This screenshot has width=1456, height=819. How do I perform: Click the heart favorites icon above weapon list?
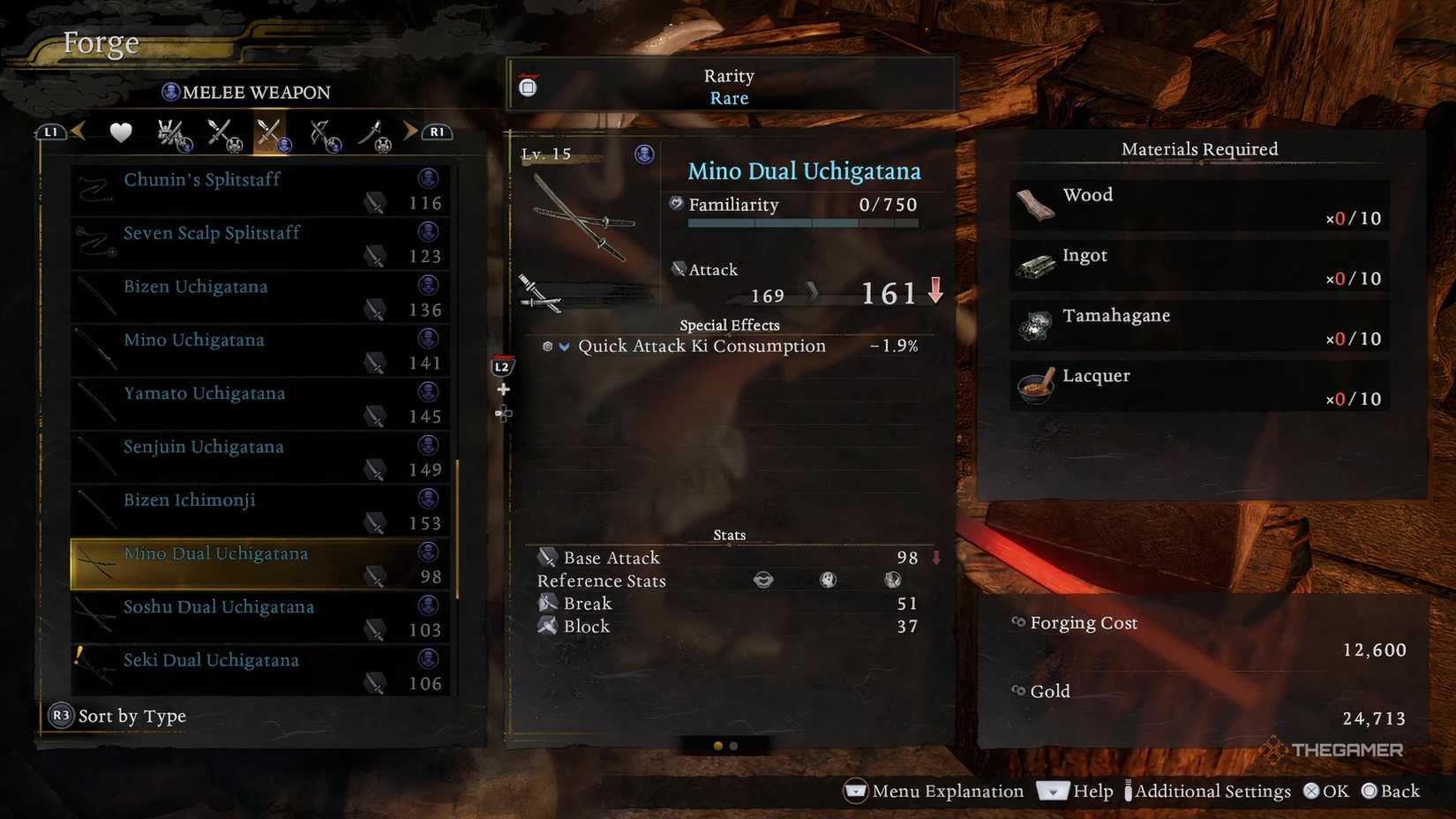pos(120,131)
